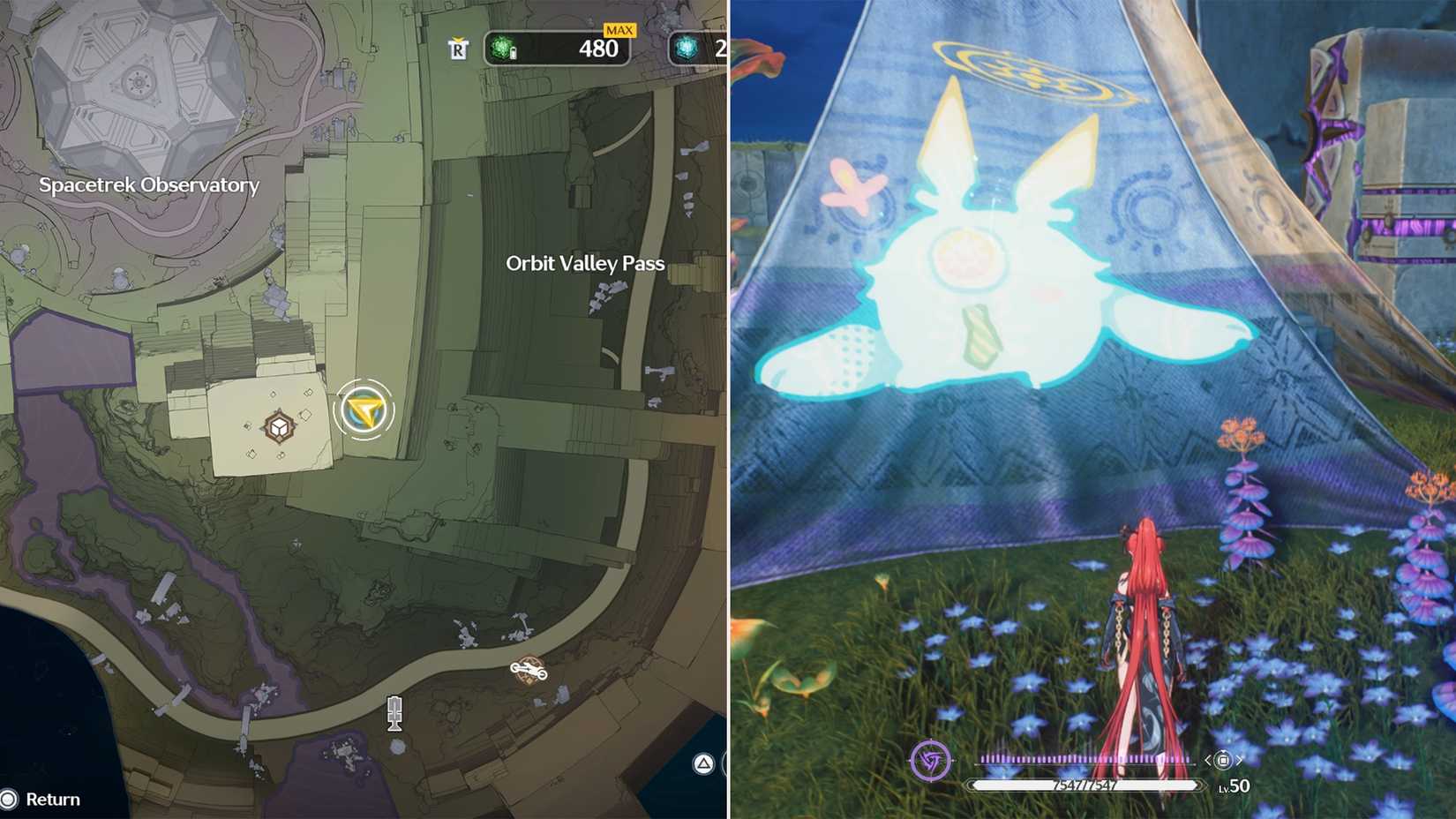Click the right chevron beside the camera icon
The width and height of the screenshot is (1456, 819).
tap(1238, 761)
